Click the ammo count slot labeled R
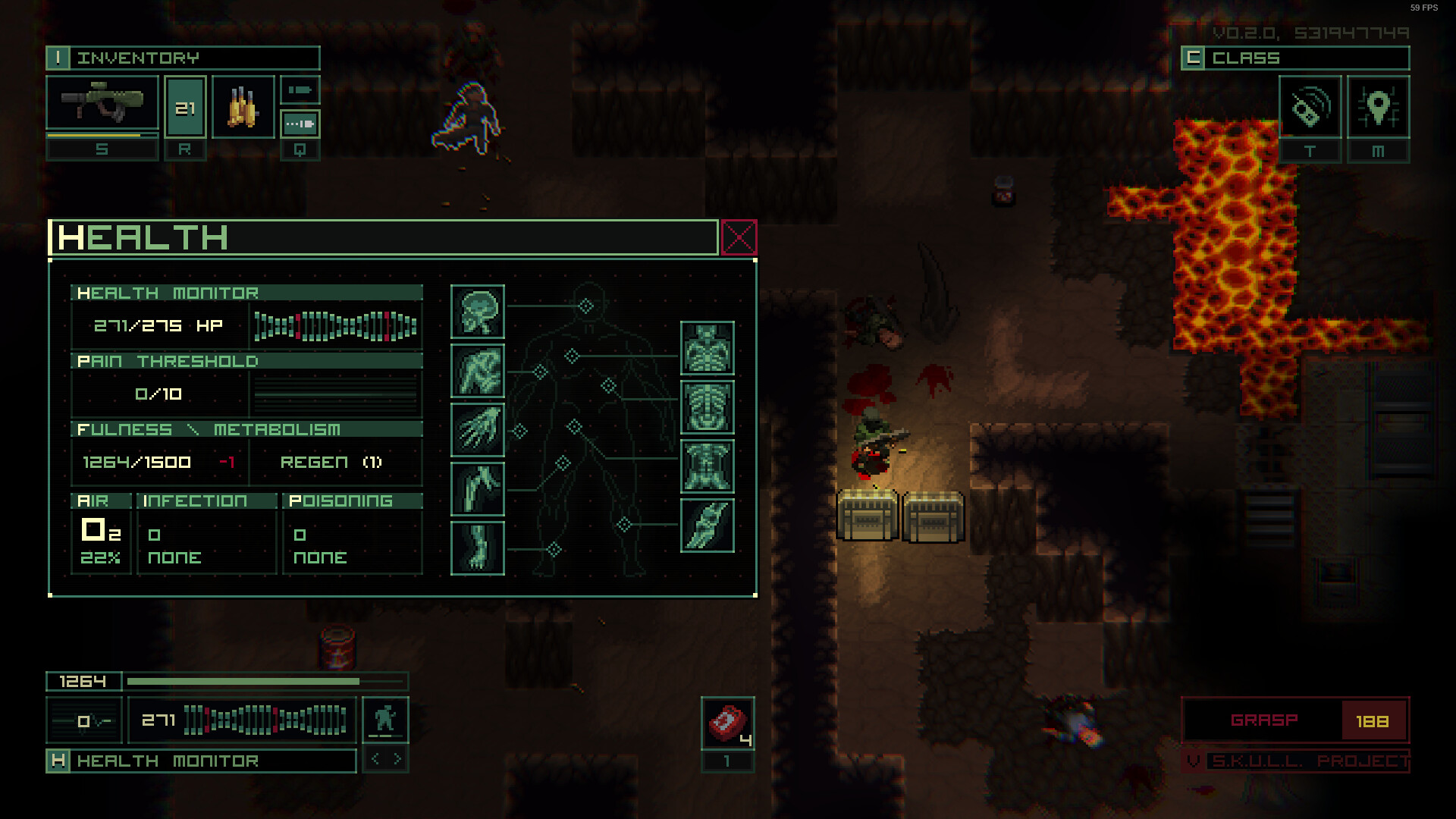 point(184,107)
